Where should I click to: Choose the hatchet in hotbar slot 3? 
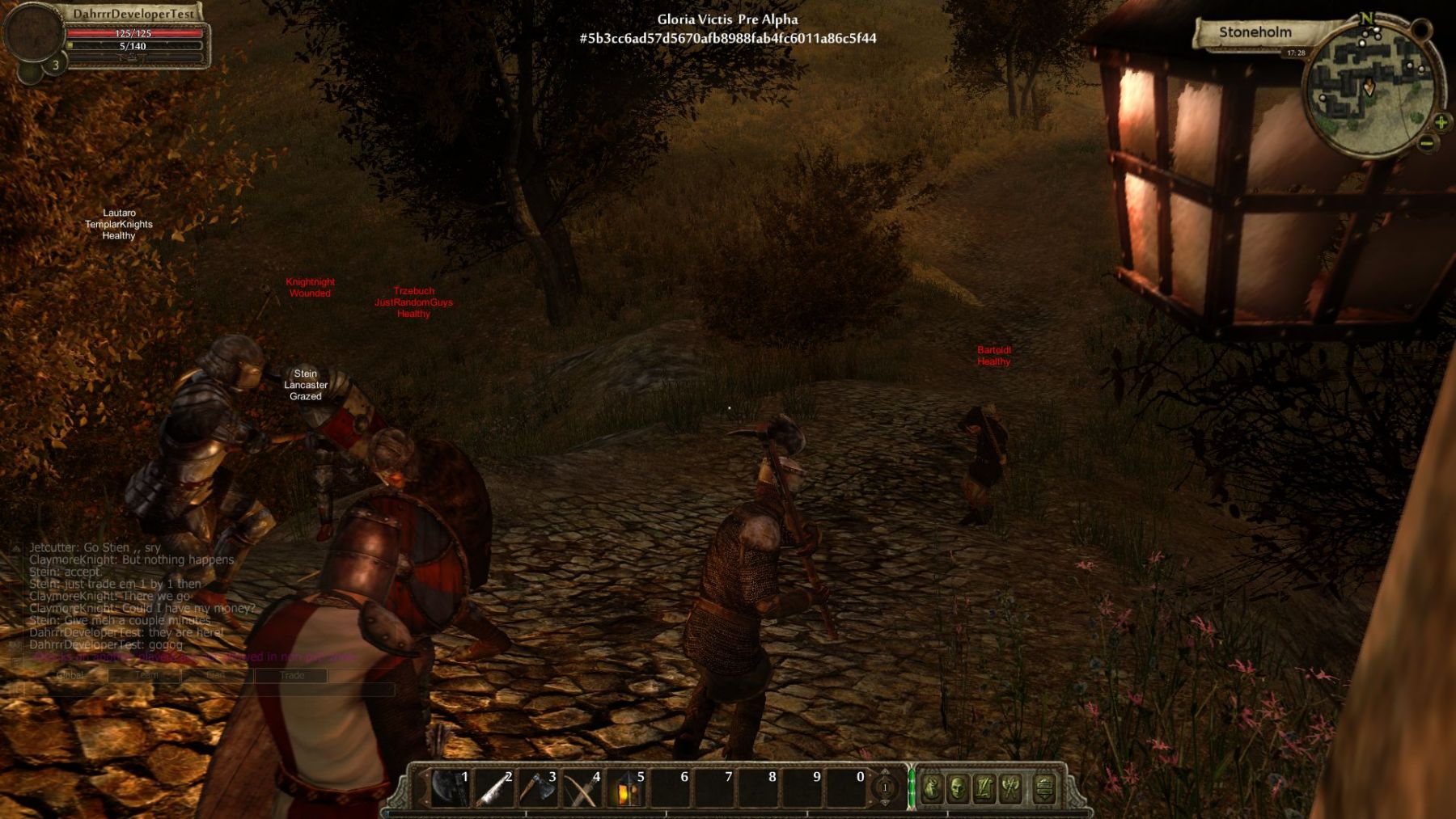tap(537, 788)
